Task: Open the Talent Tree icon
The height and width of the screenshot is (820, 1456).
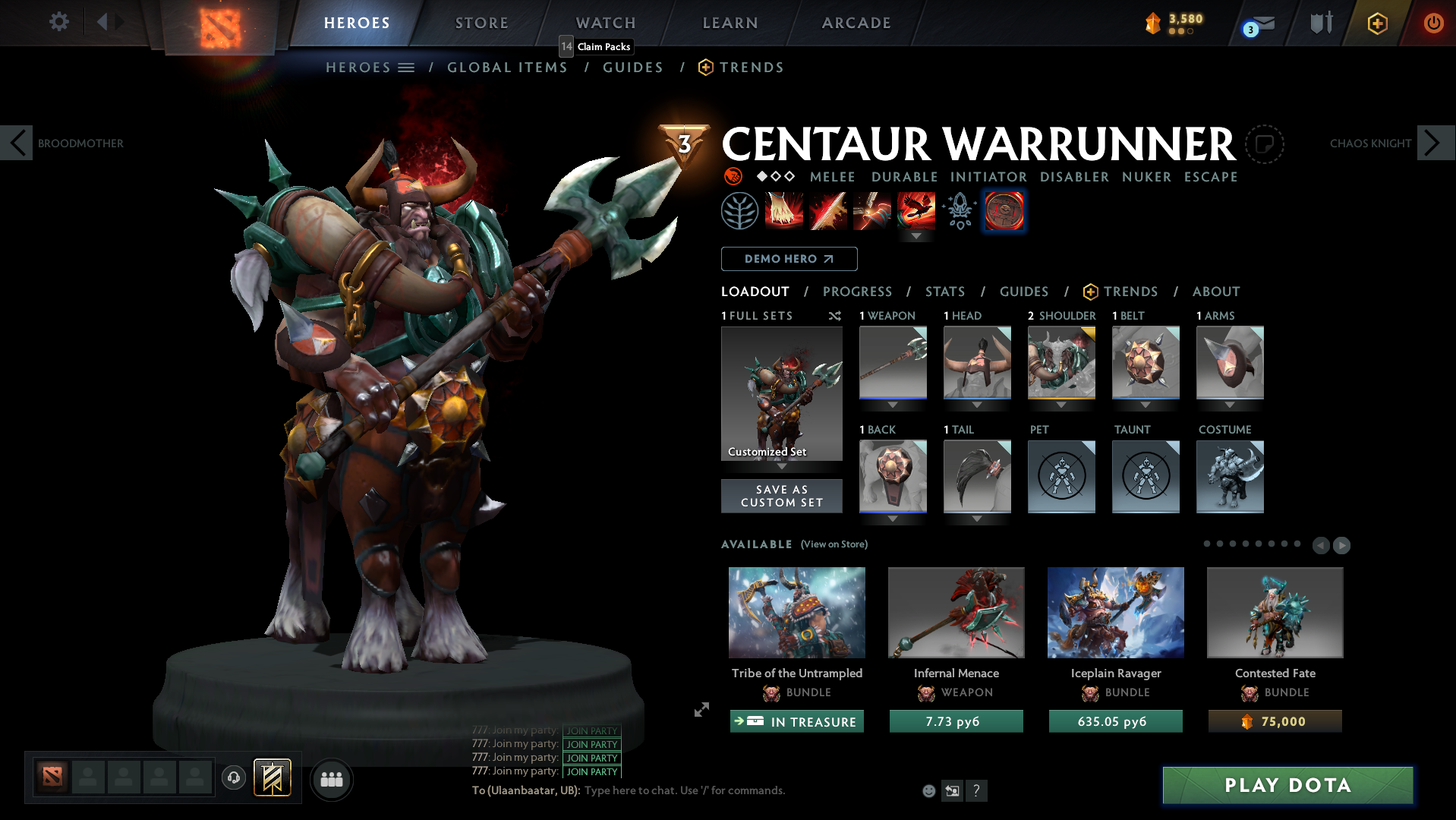Action: (739, 211)
